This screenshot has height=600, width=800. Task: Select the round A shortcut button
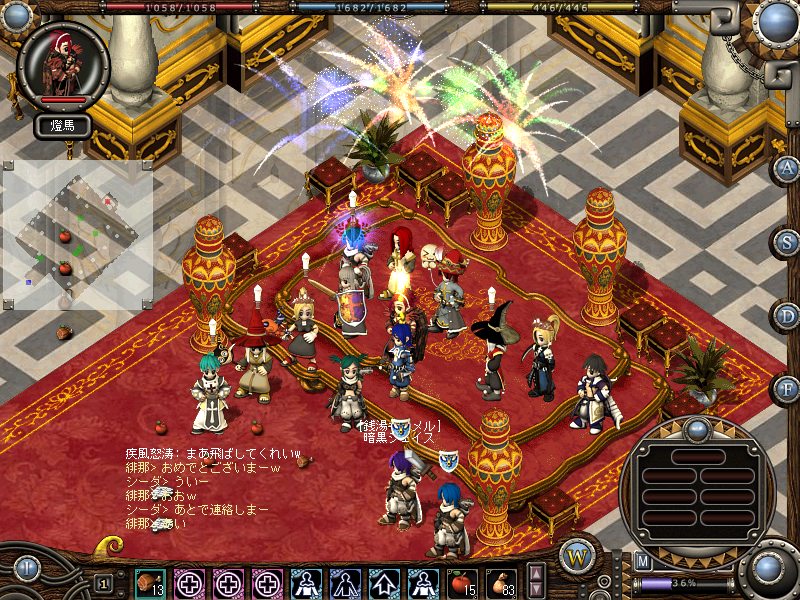(787, 167)
